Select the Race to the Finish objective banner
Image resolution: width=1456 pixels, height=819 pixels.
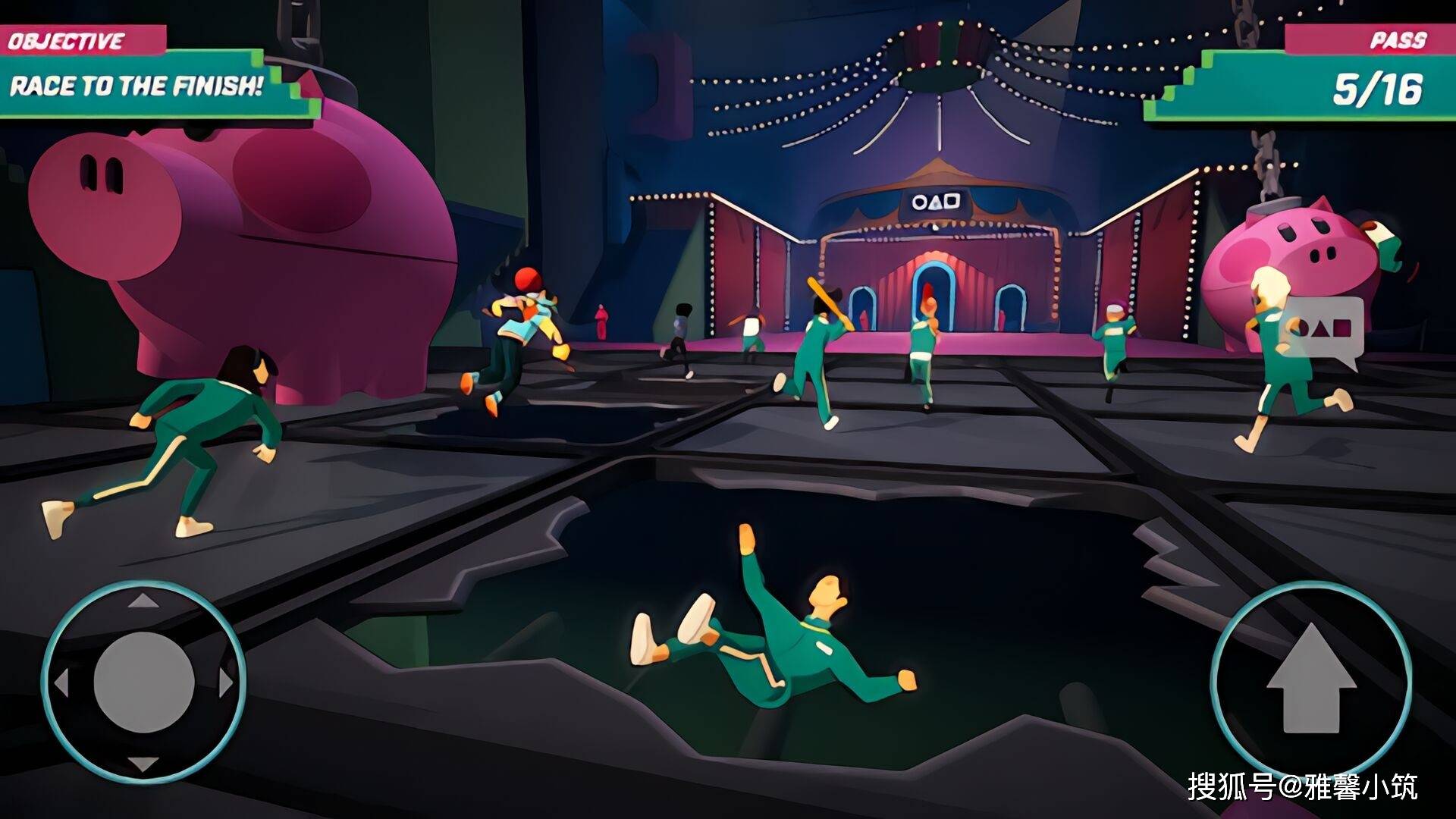136,86
